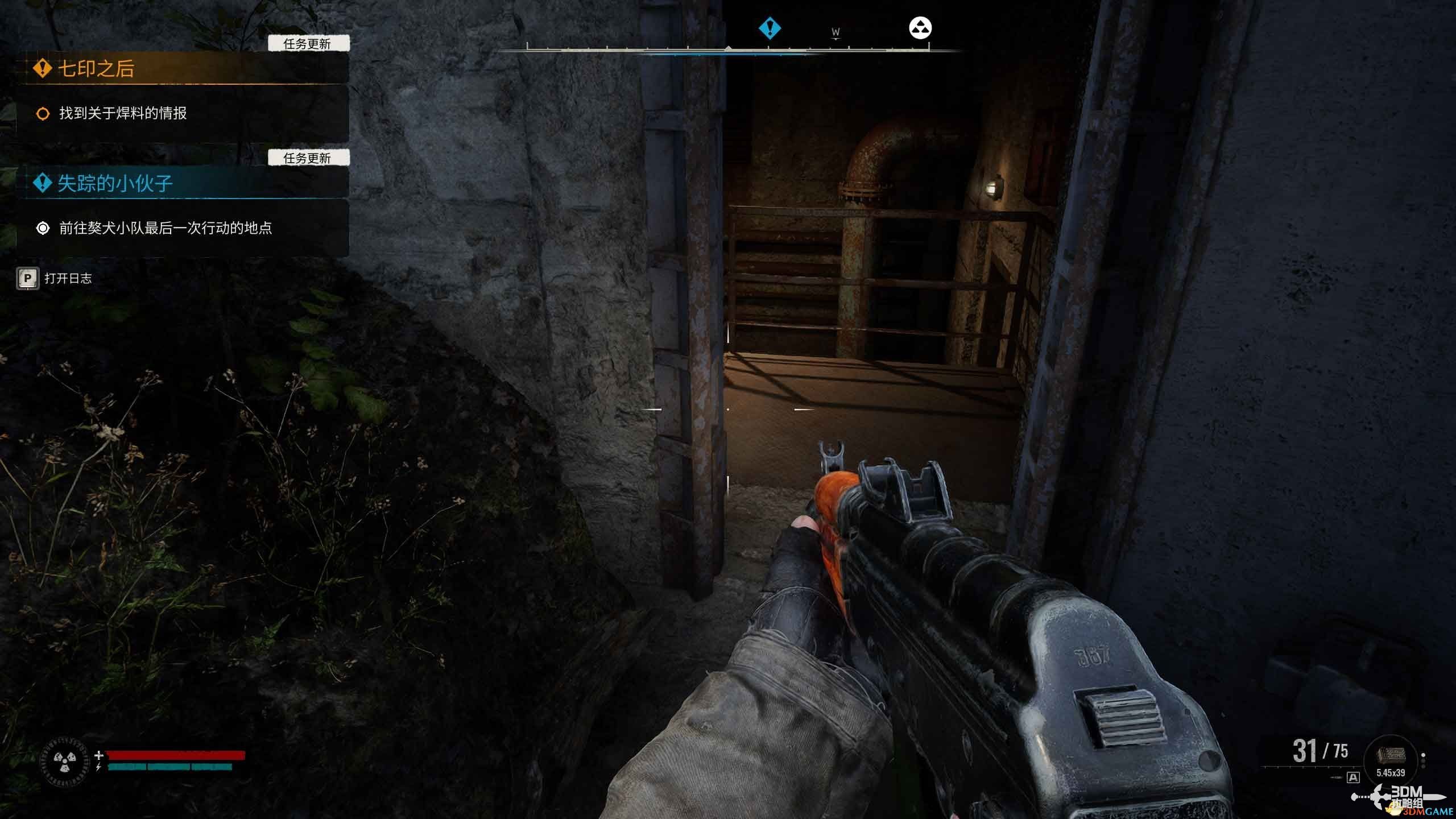Click the radiation status icon
Screen dimensions: 1456x819
(x=65, y=762)
